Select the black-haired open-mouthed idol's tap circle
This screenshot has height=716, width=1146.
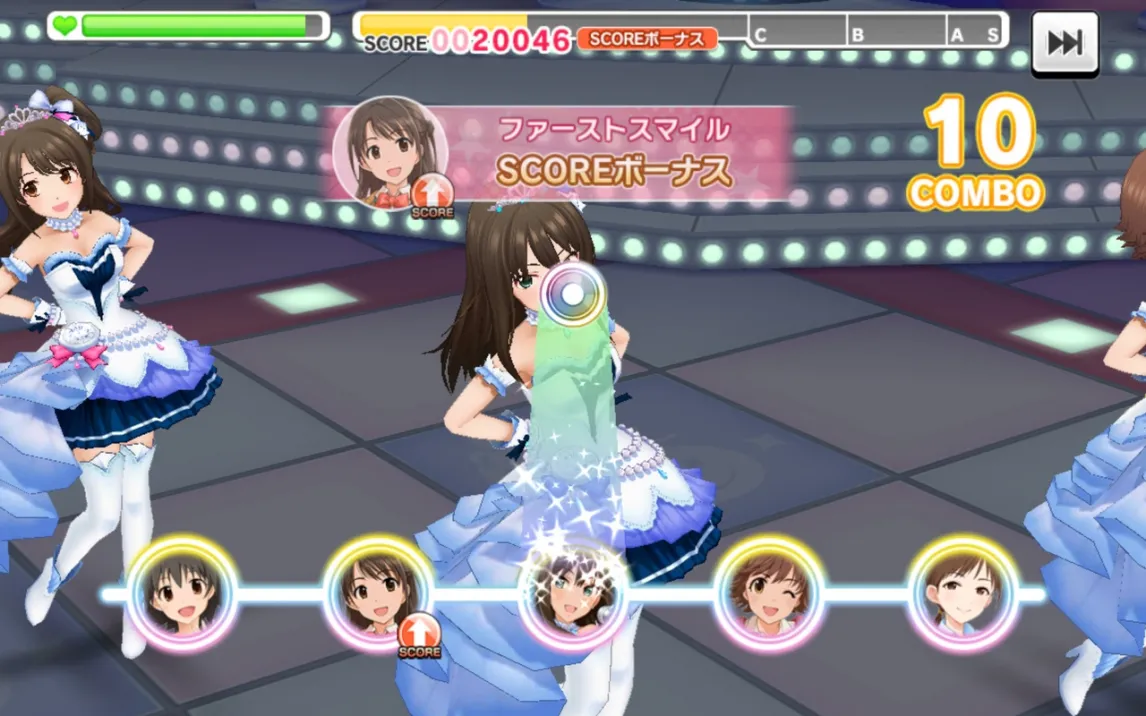pyautogui.click(x=181, y=592)
